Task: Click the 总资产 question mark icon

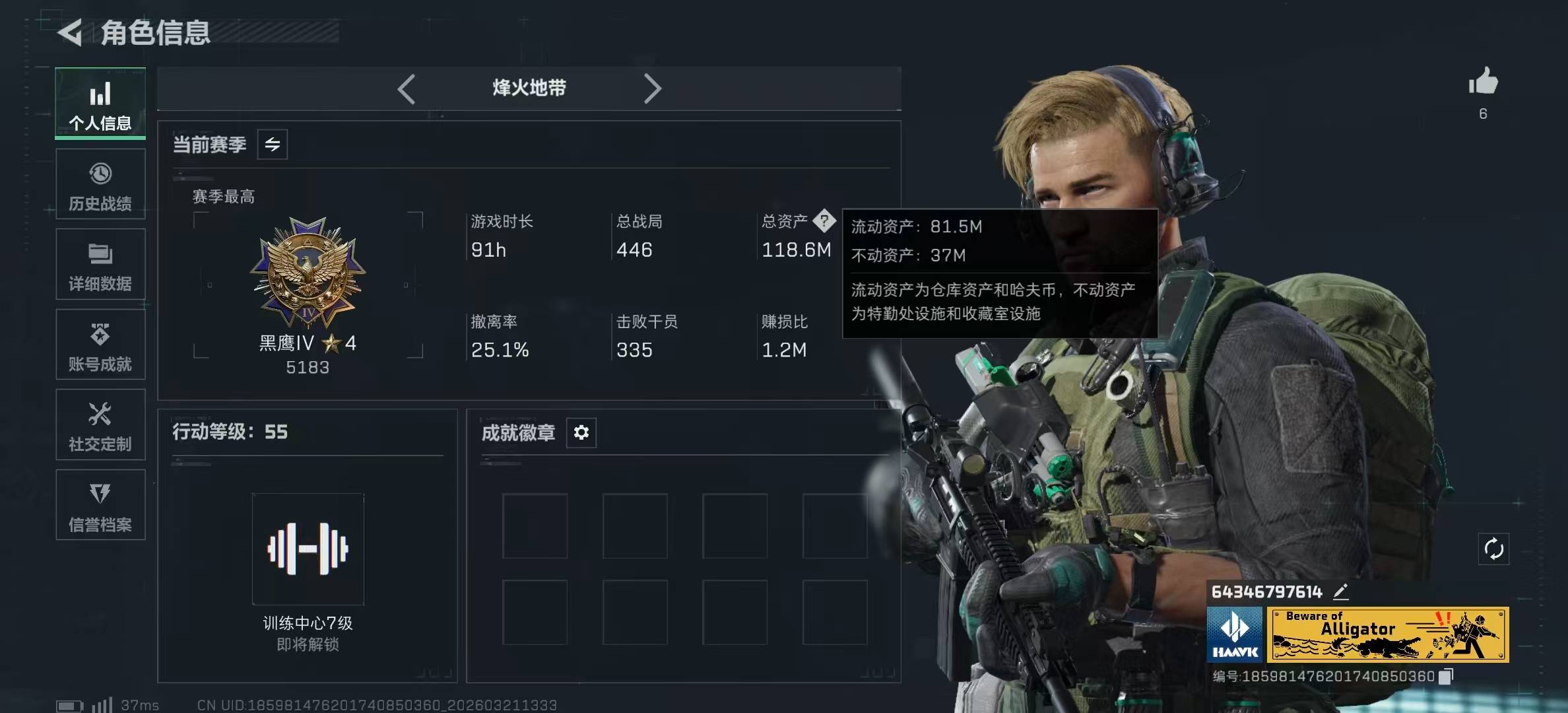Action: pyautogui.click(x=824, y=221)
